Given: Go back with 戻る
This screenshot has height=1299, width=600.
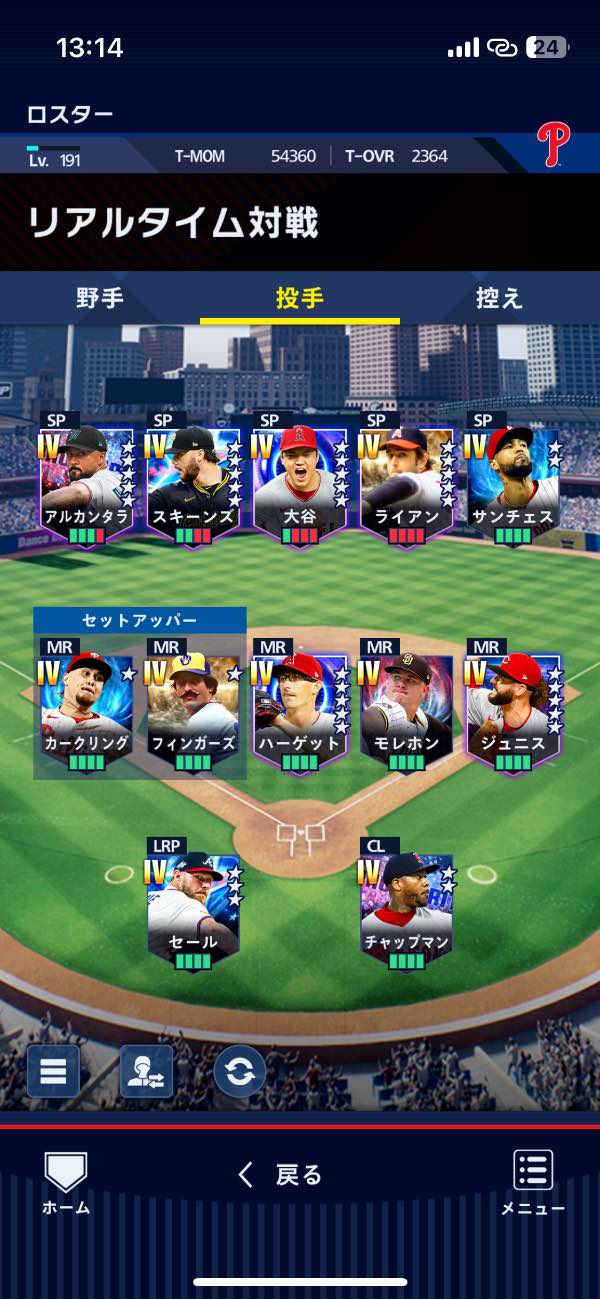Looking at the screenshot, I should [x=280, y=1175].
